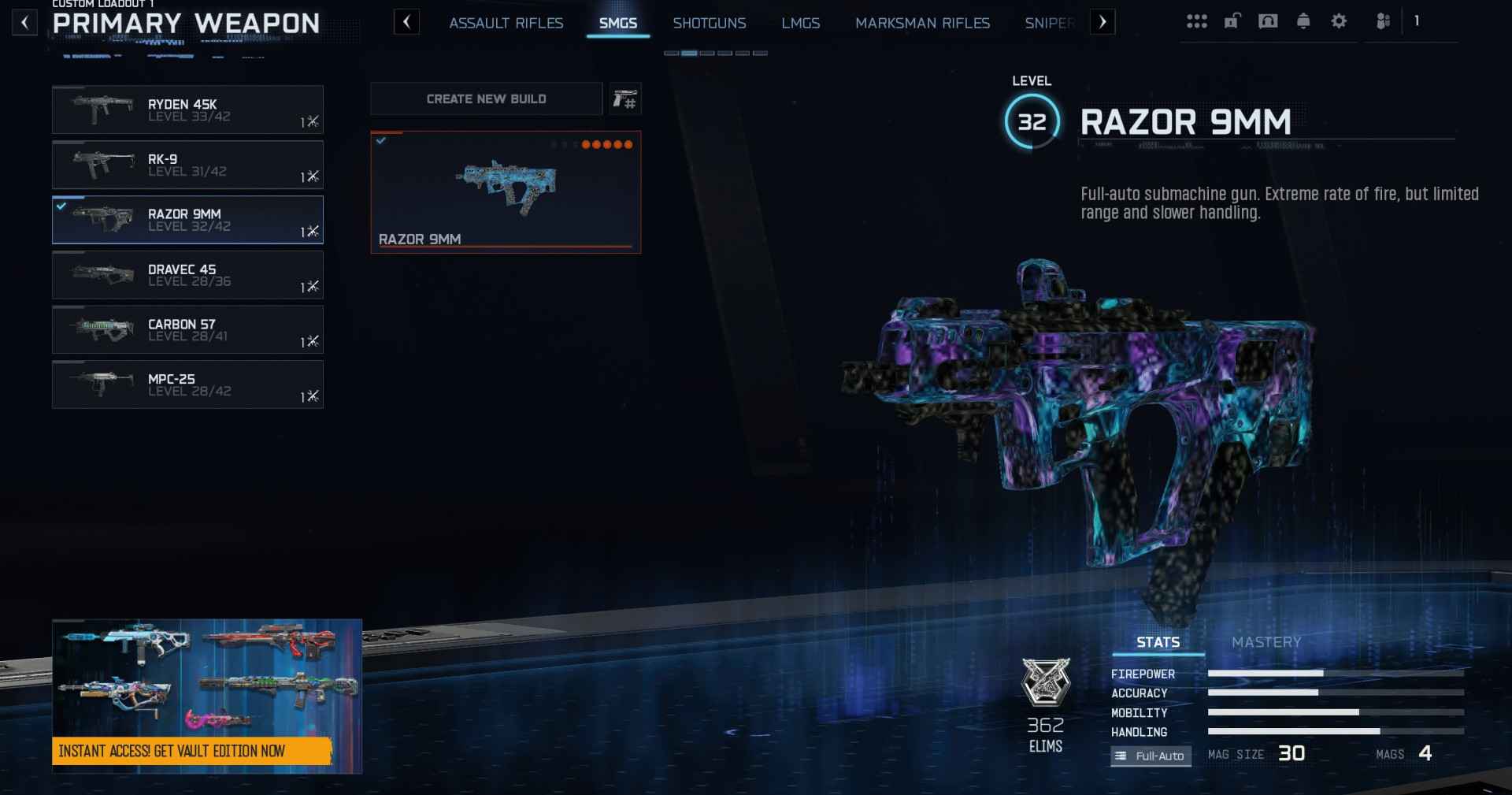Image resolution: width=1512 pixels, height=795 pixels.
Task: Switch to the Assault Rifles tab
Action: 506,24
